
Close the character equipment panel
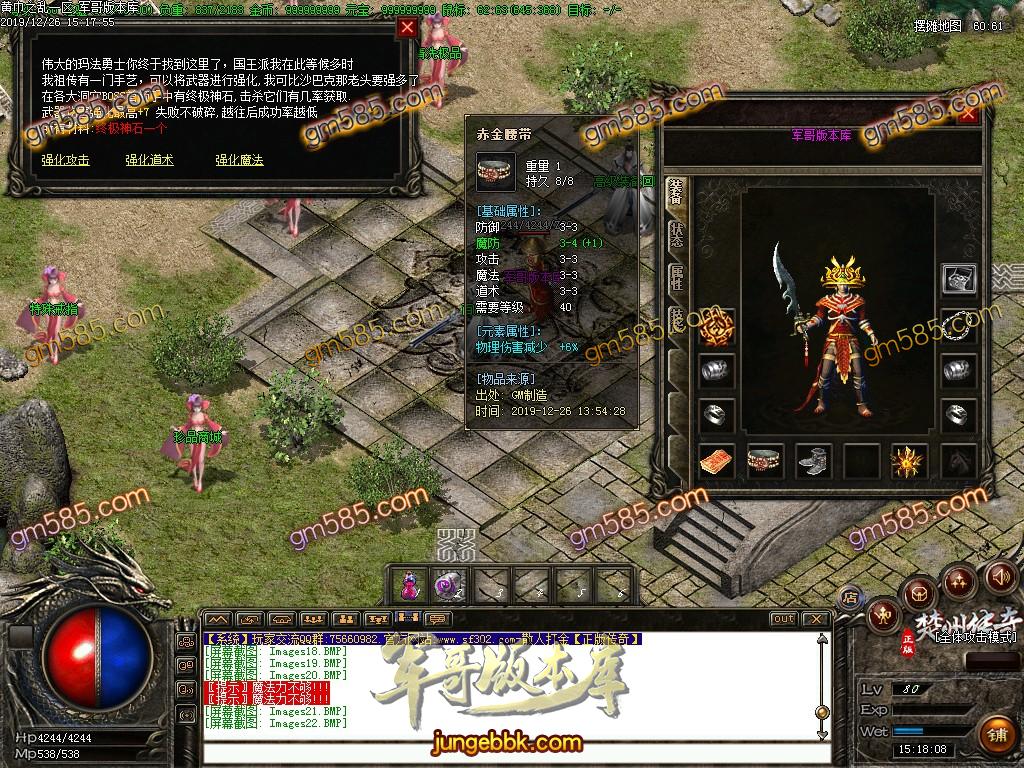967,114
